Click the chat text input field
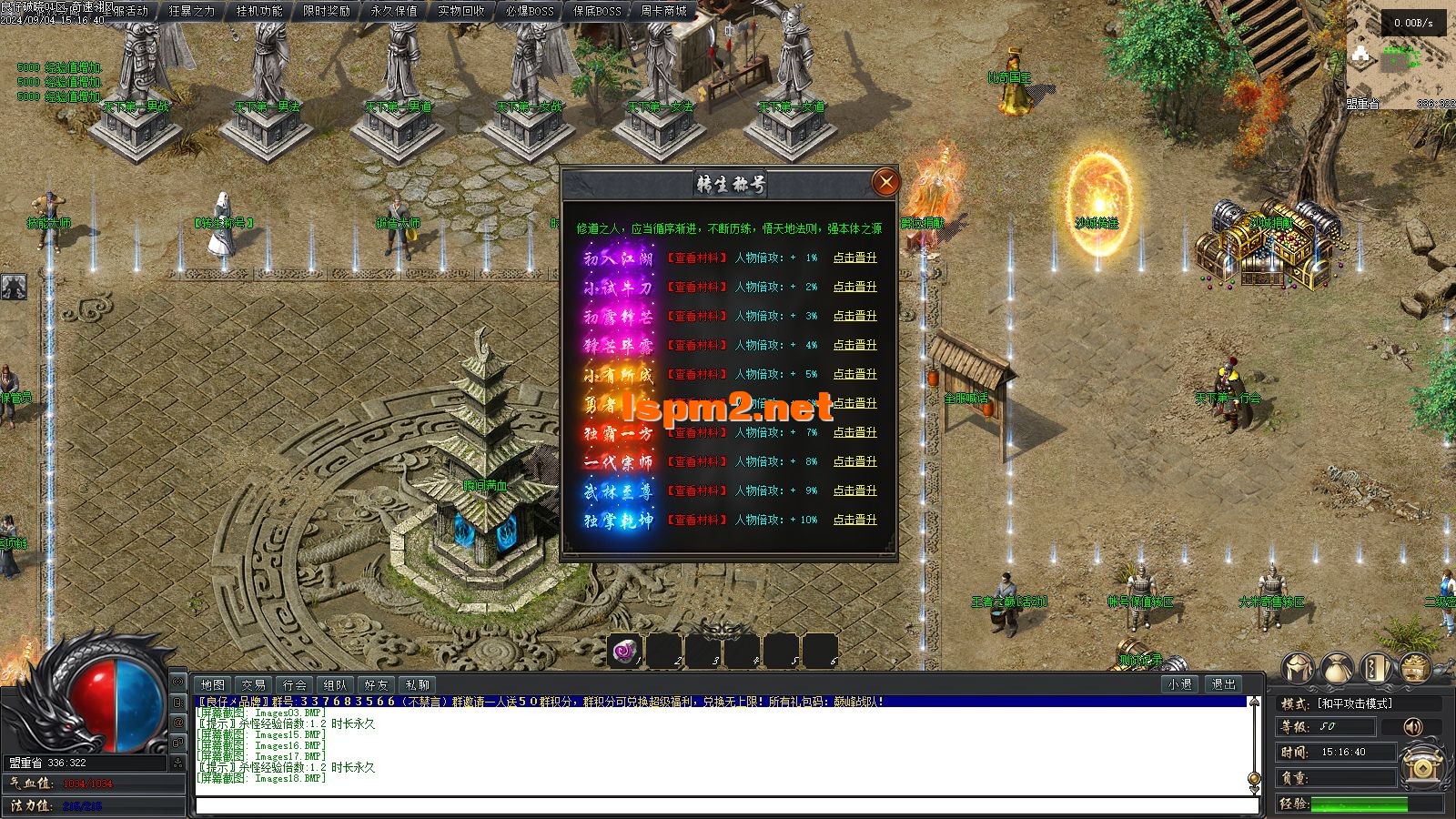This screenshot has height=819, width=1456. (723, 805)
